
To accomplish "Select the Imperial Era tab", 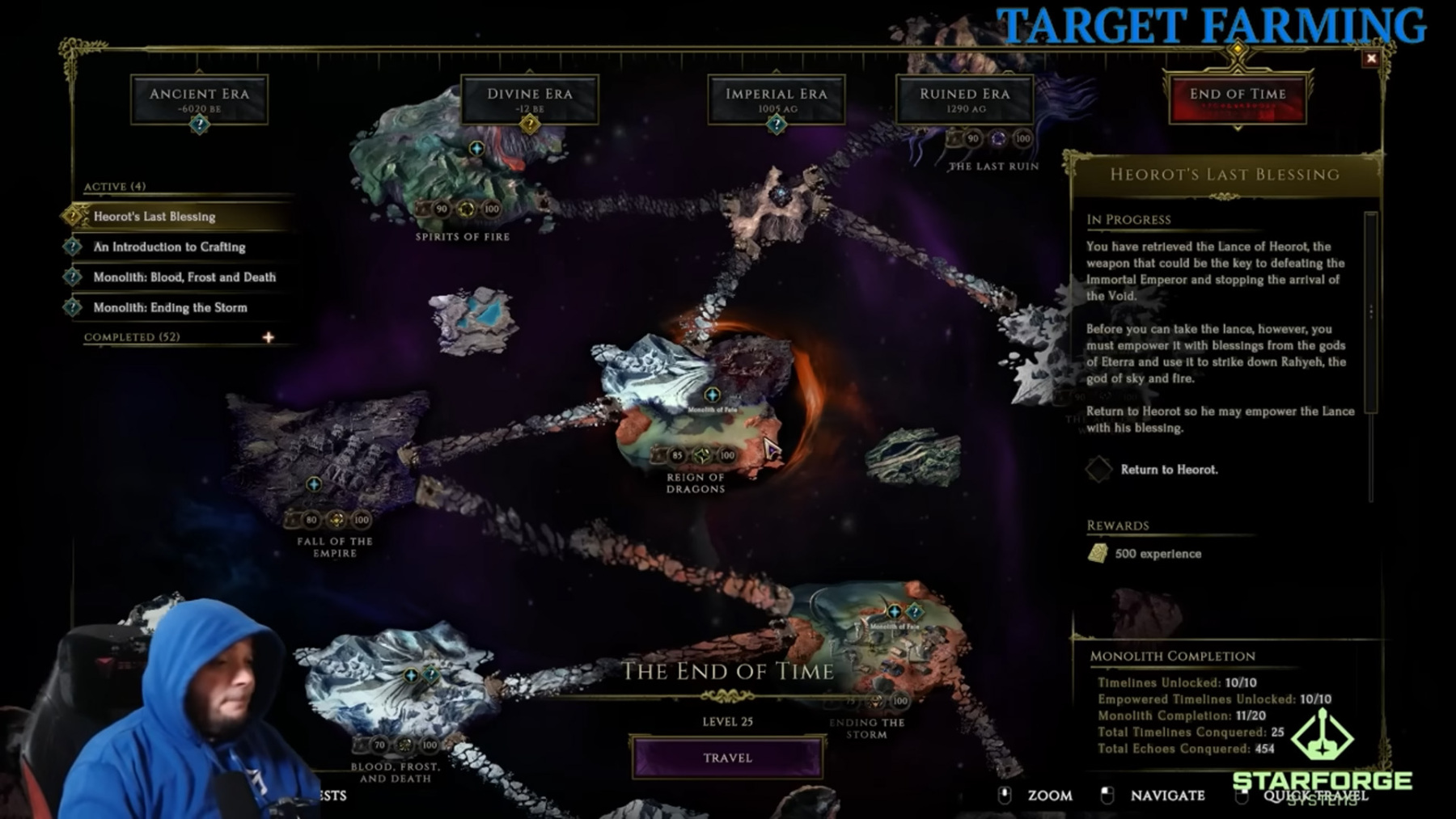I will point(776,99).
